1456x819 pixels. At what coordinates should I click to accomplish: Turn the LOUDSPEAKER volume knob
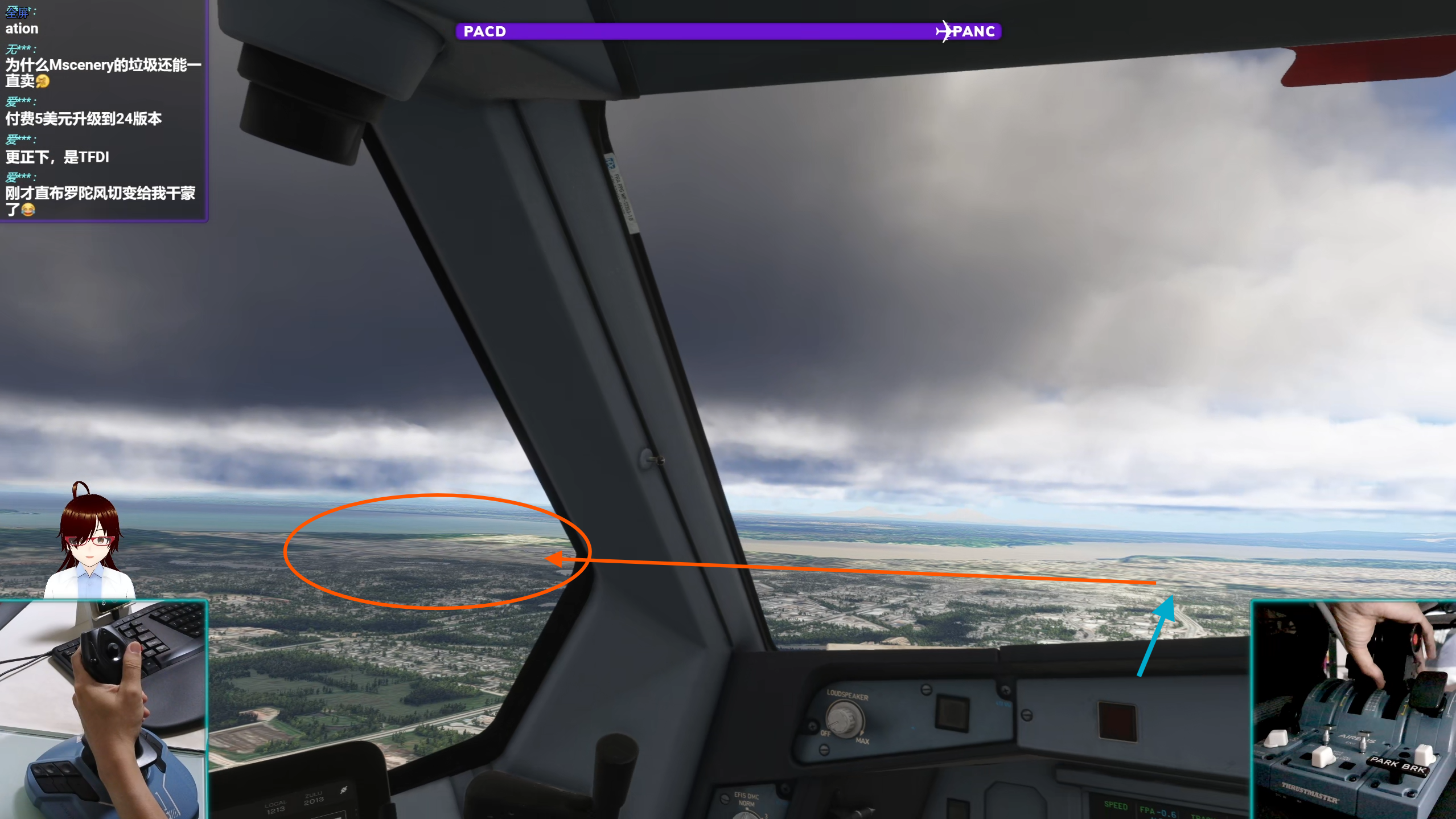[844, 719]
